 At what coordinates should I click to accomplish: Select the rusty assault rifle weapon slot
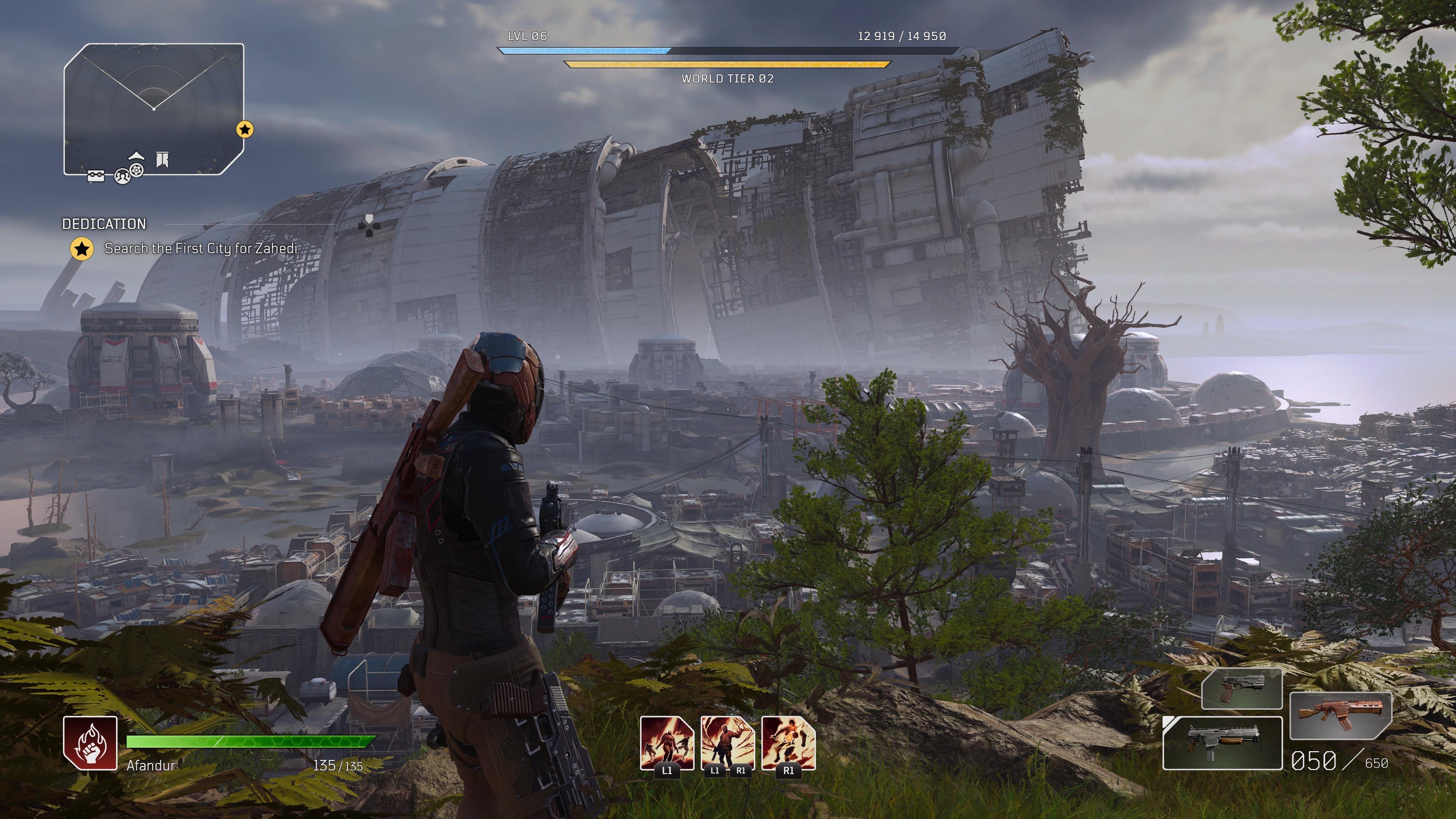1341,715
